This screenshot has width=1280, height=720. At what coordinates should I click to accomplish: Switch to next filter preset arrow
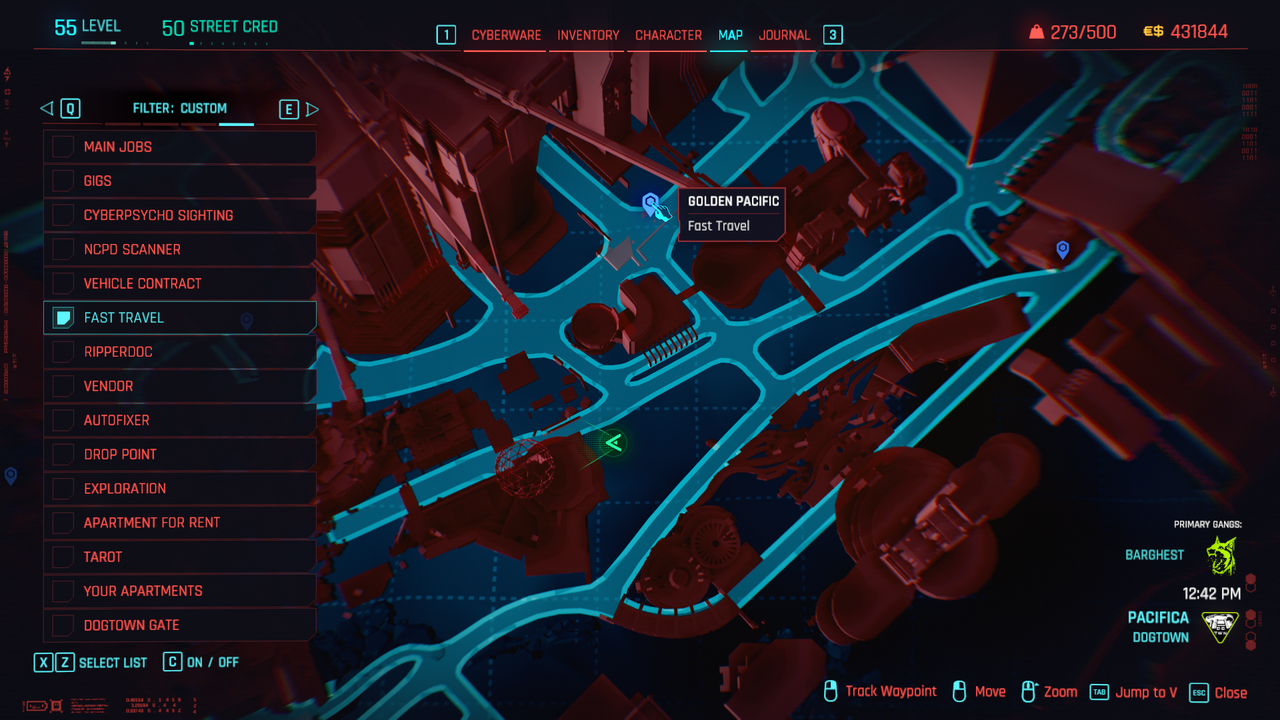click(x=312, y=109)
